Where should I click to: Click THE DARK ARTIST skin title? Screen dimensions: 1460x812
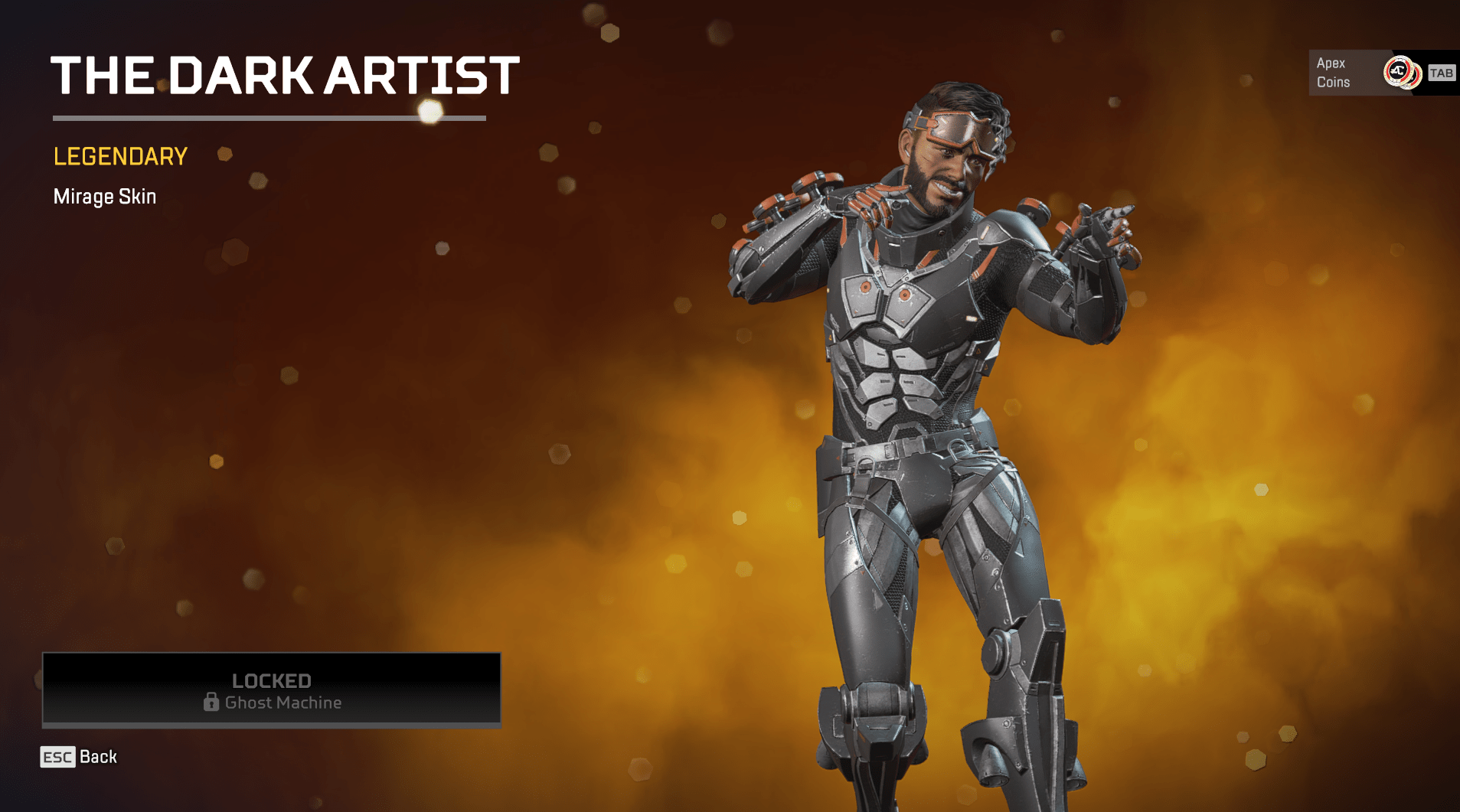click(x=286, y=74)
